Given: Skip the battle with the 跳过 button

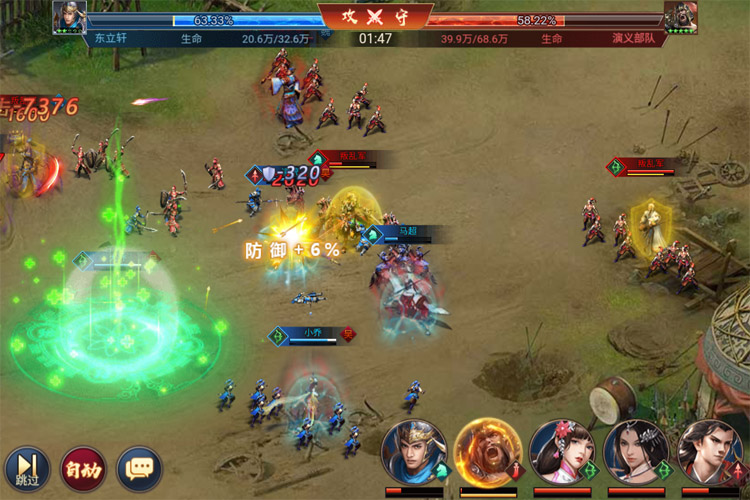Looking at the screenshot, I should [x=27, y=467].
